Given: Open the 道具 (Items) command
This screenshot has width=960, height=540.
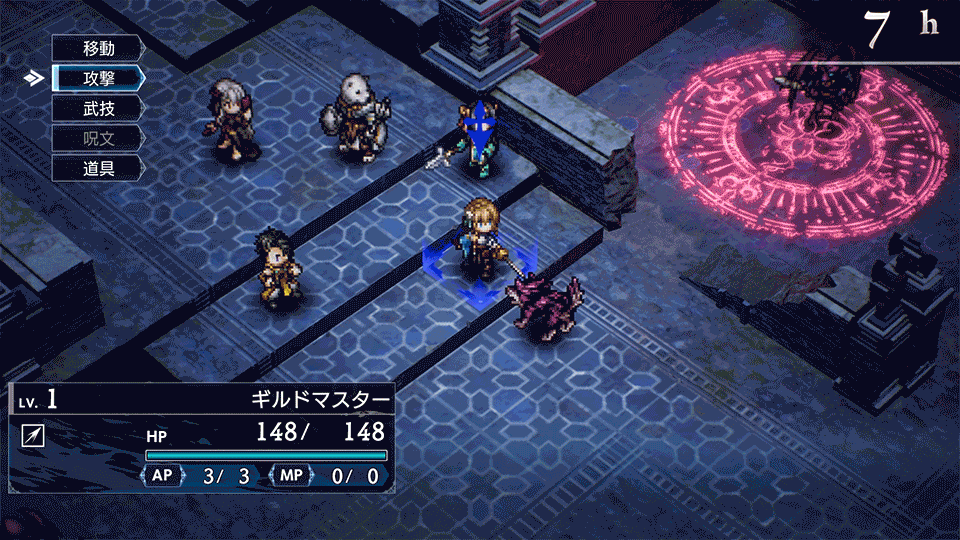Looking at the screenshot, I should pos(98,167).
